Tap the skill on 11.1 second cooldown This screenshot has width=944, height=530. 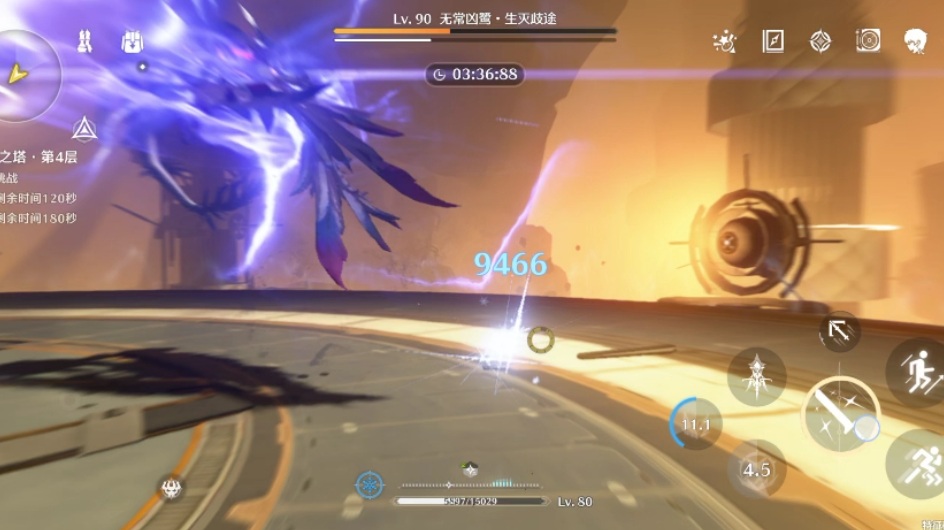[696, 424]
